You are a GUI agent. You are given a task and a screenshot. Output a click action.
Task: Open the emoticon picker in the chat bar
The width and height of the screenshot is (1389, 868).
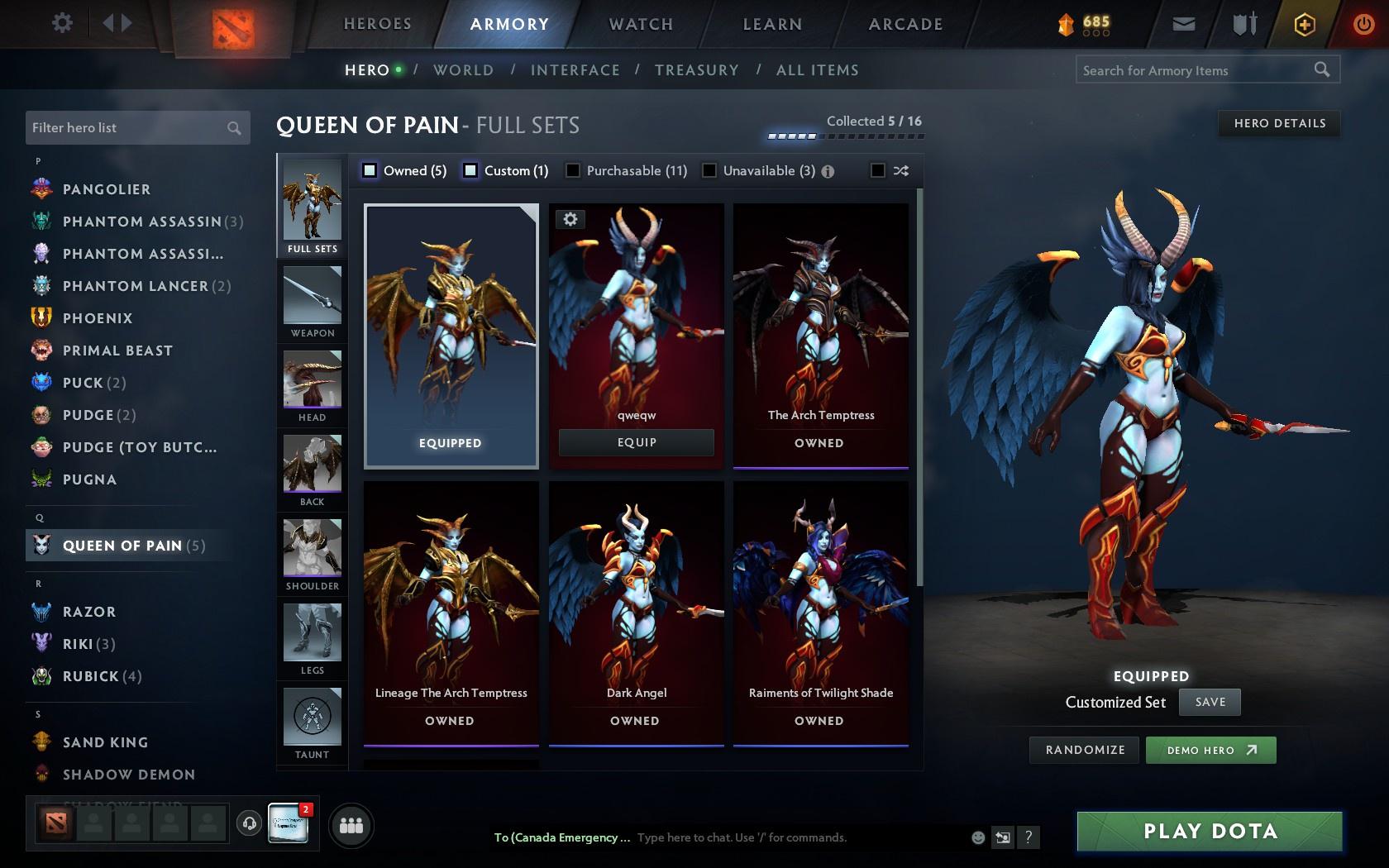tap(978, 837)
